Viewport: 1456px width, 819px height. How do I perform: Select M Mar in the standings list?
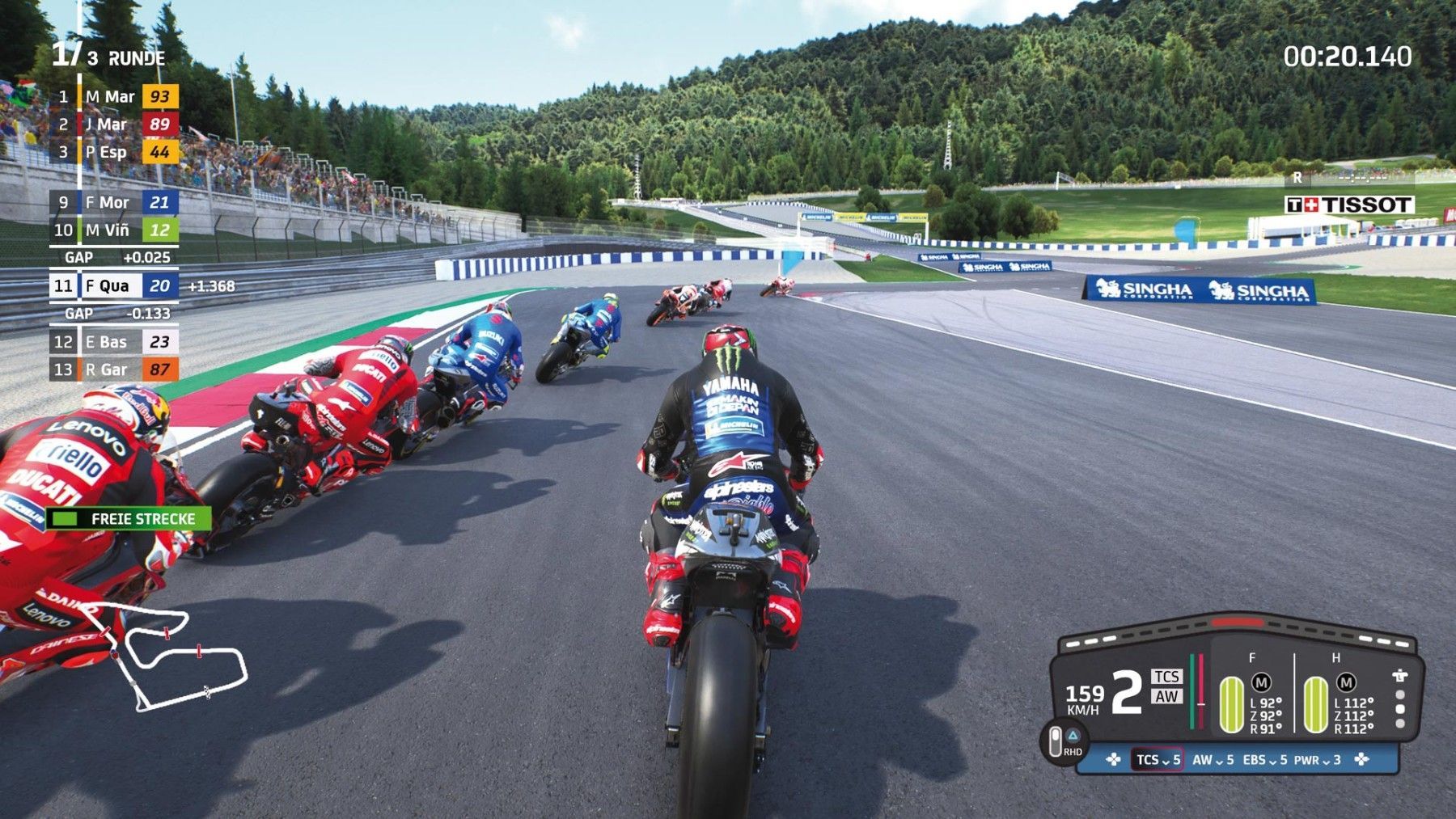click(x=115, y=97)
